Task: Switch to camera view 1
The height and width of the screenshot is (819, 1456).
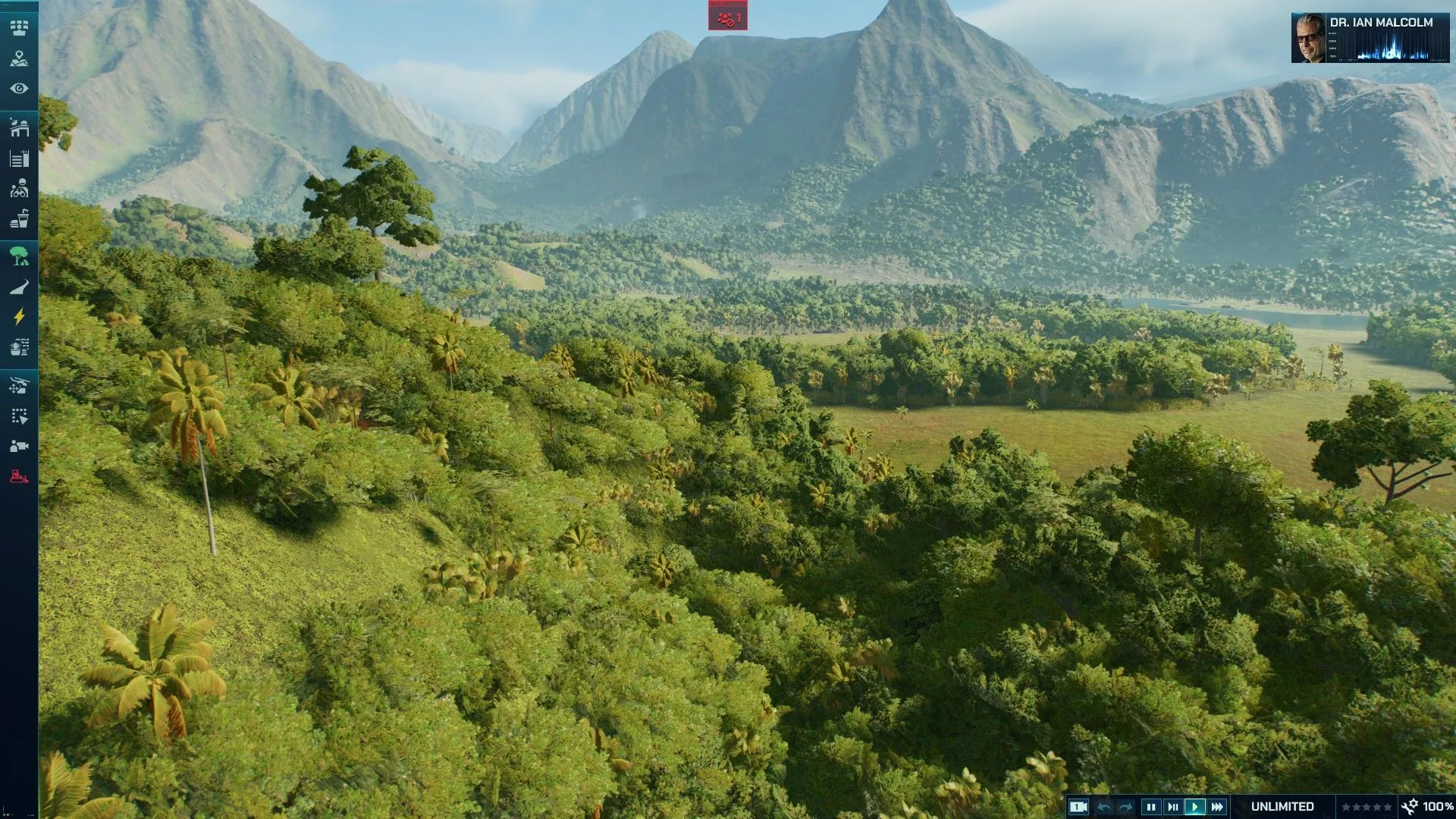Action: pos(1078,806)
